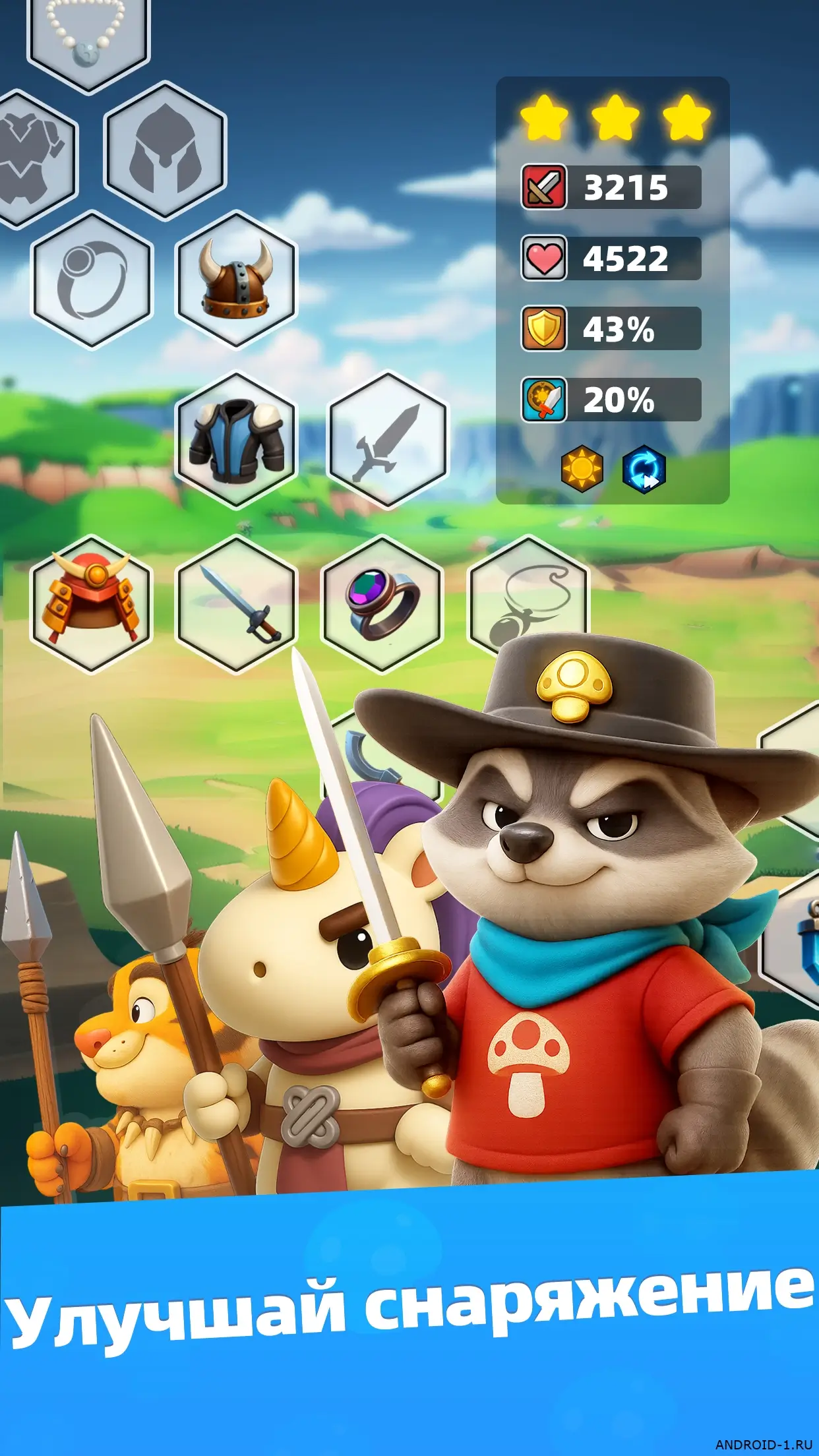Choose the blue armored jacket slot
This screenshot has height=1456, width=819.
point(235,440)
